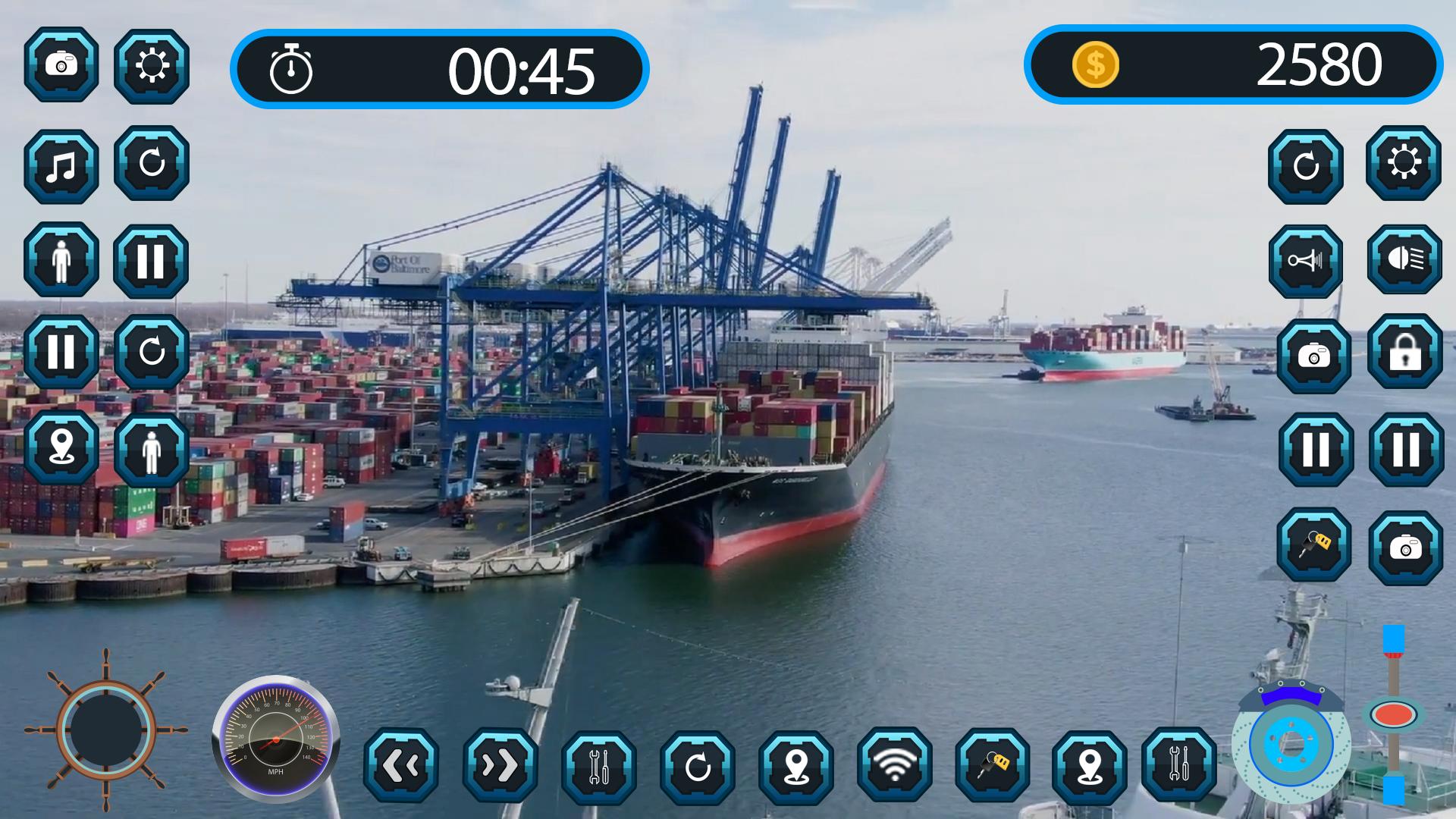
Task: Activate the Wi-Fi signal button
Action: (x=895, y=765)
